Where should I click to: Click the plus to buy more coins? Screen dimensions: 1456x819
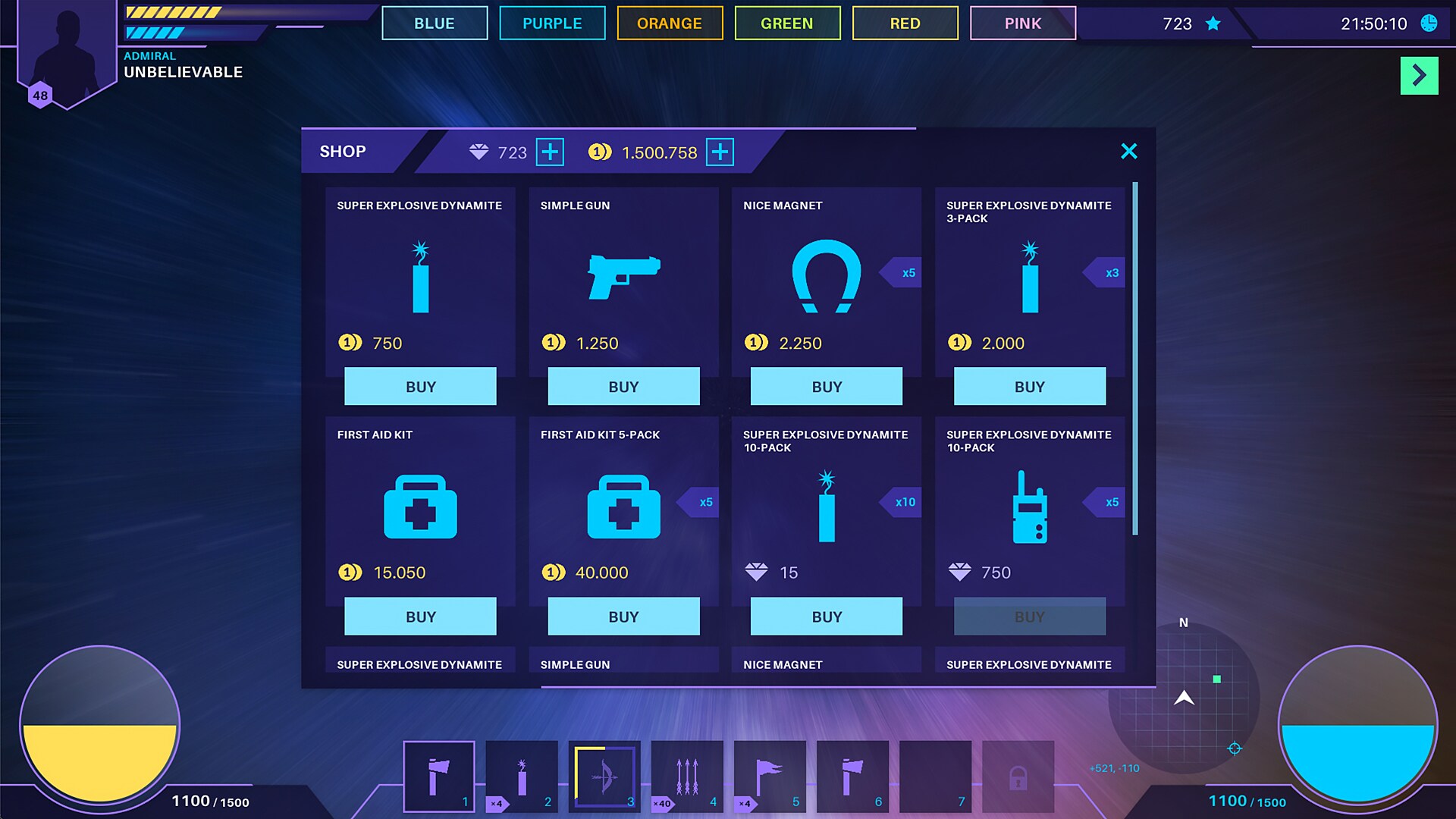pyautogui.click(x=719, y=152)
